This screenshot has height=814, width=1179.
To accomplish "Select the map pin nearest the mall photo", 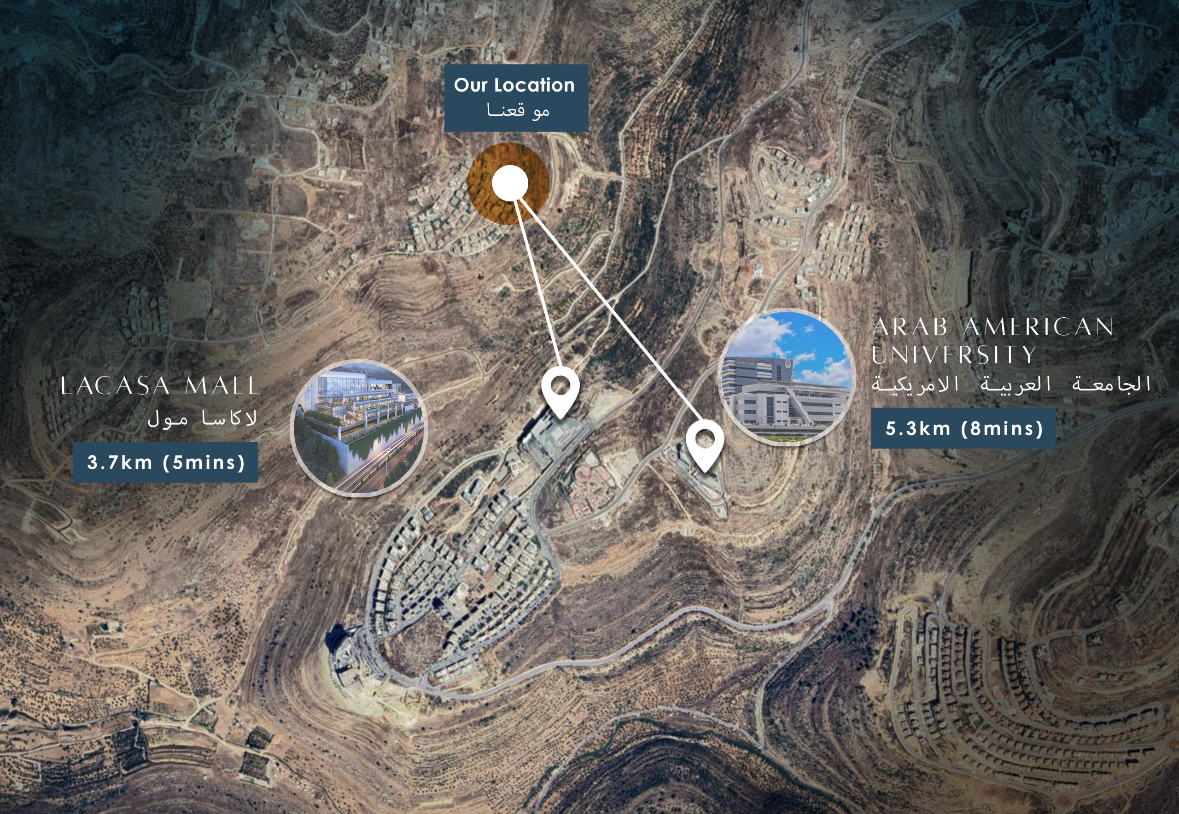I will [x=561, y=390].
